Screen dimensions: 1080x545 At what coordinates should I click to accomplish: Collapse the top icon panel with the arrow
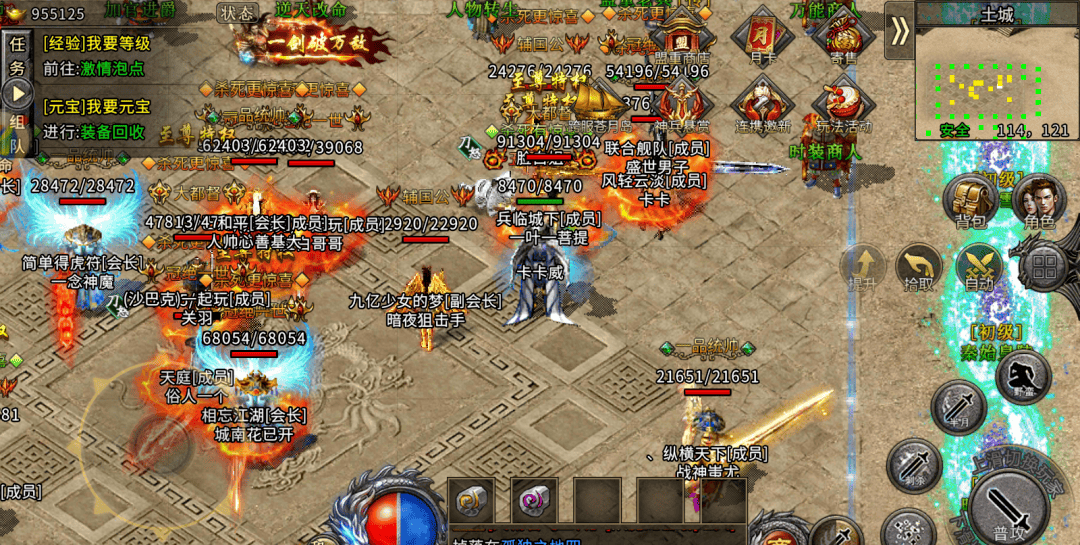pos(900,31)
